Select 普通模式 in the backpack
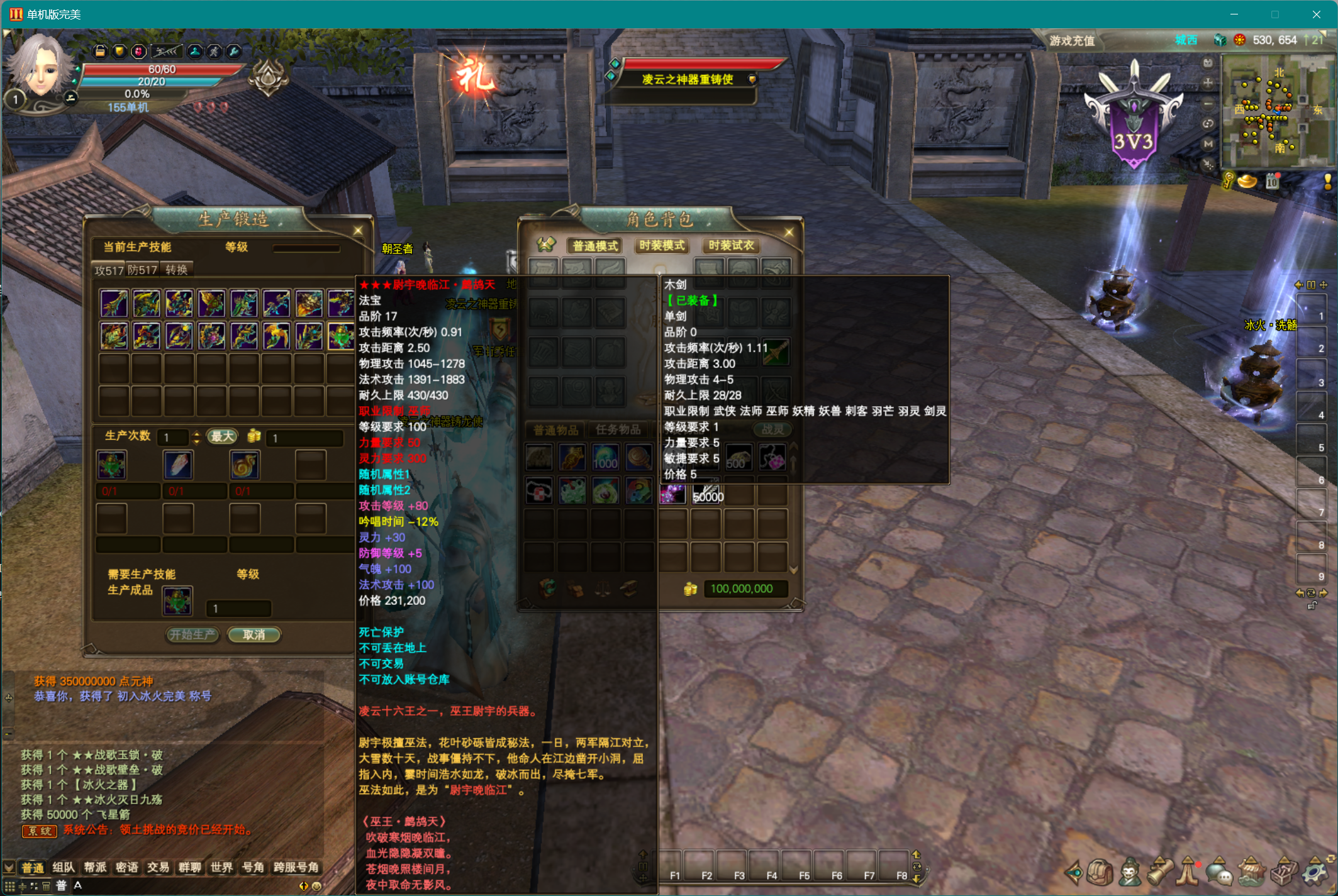This screenshot has width=1338, height=896. point(595,246)
